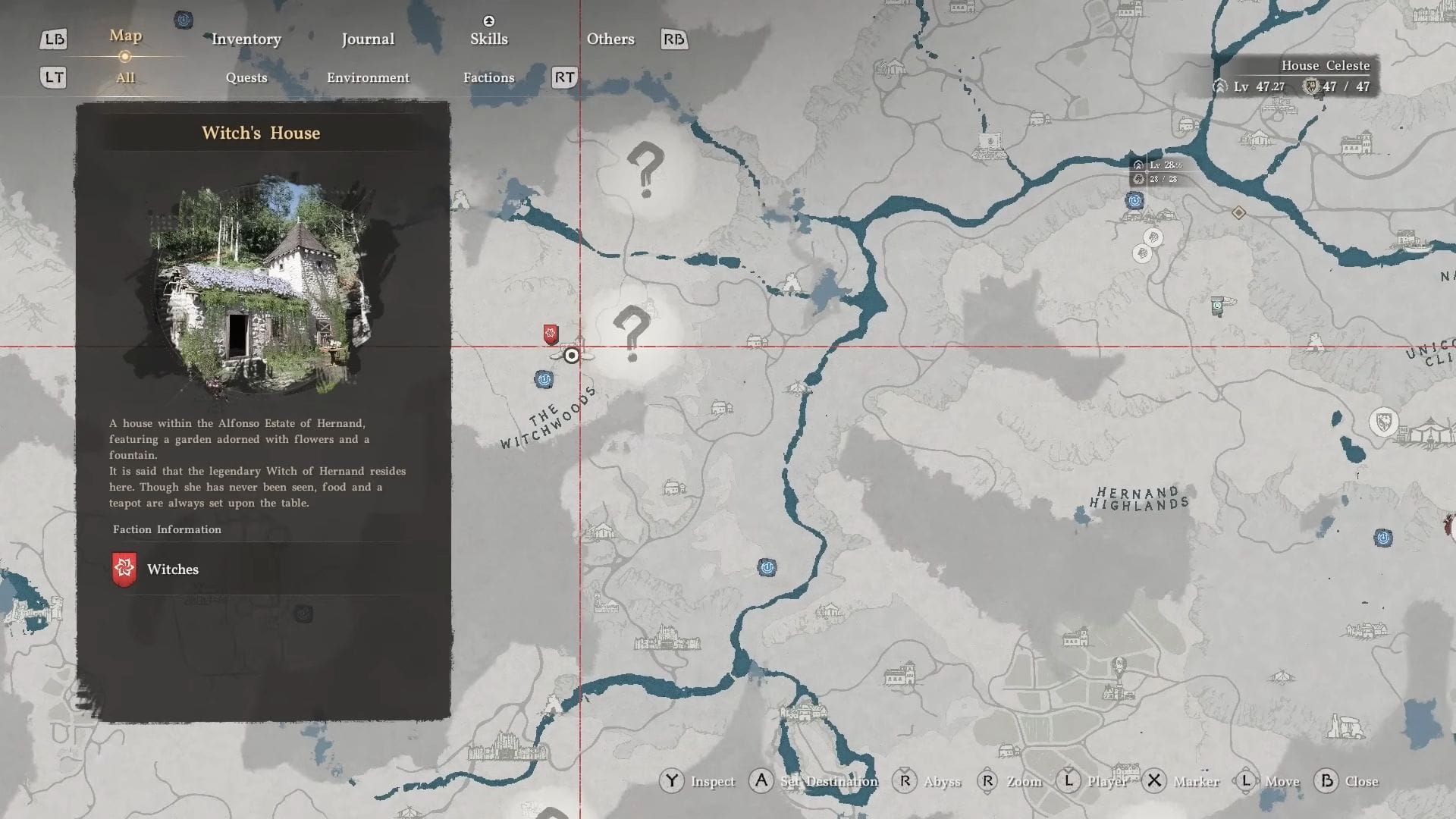The height and width of the screenshot is (819, 1456).
Task: Select the Map tab
Action: point(125,36)
